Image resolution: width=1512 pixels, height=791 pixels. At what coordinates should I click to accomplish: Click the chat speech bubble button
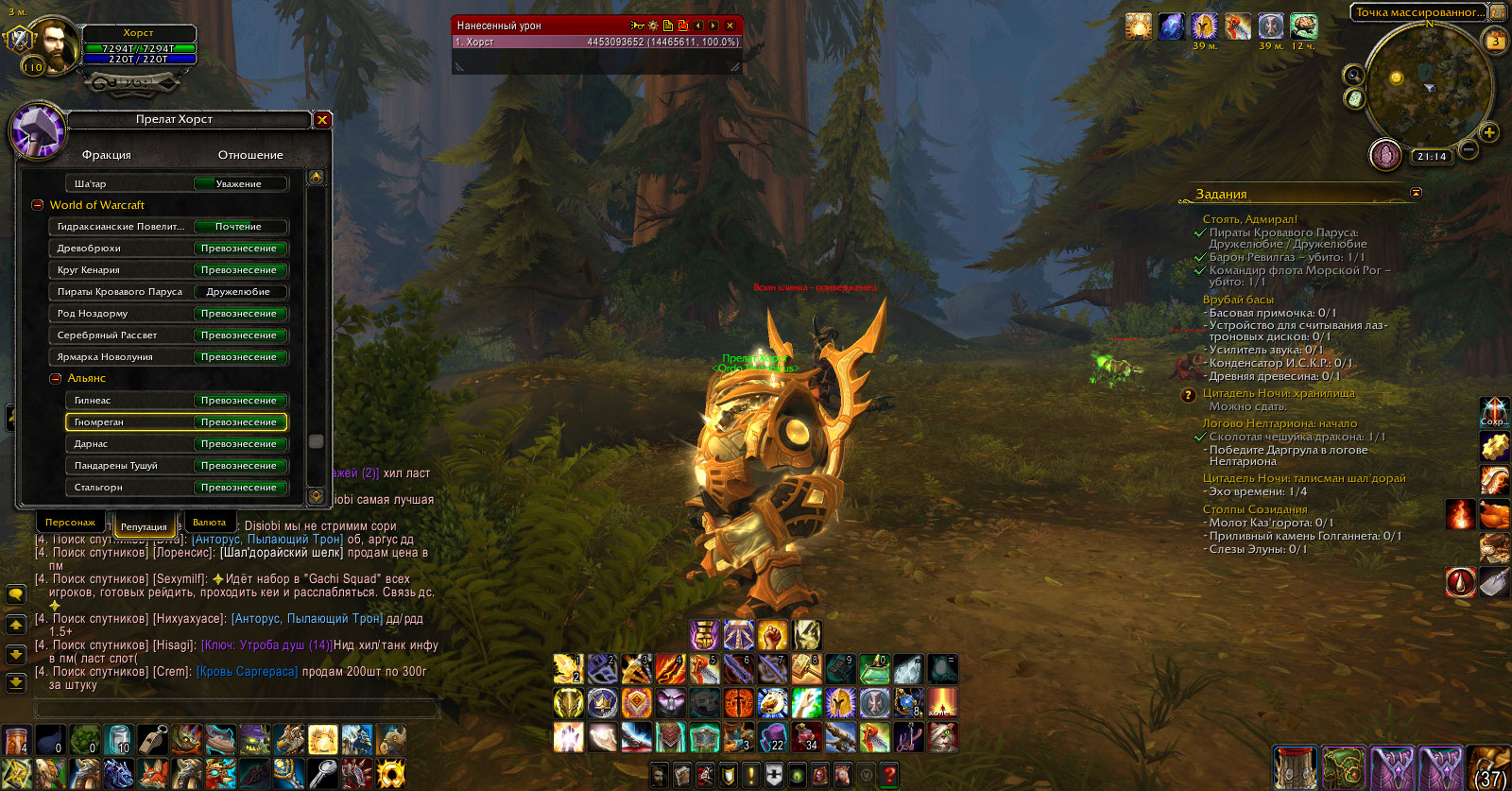(16, 594)
